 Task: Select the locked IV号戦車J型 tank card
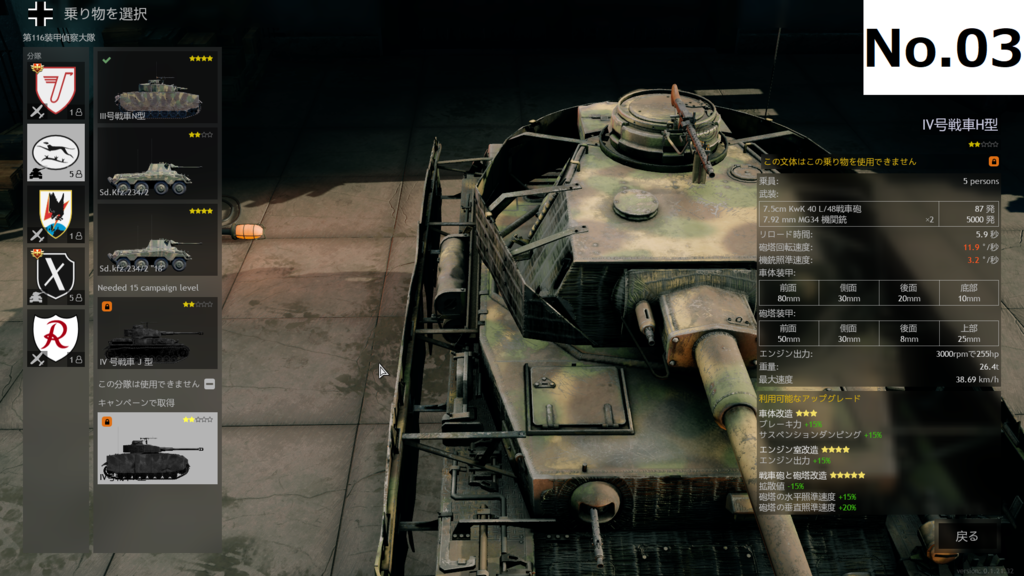click(x=157, y=333)
